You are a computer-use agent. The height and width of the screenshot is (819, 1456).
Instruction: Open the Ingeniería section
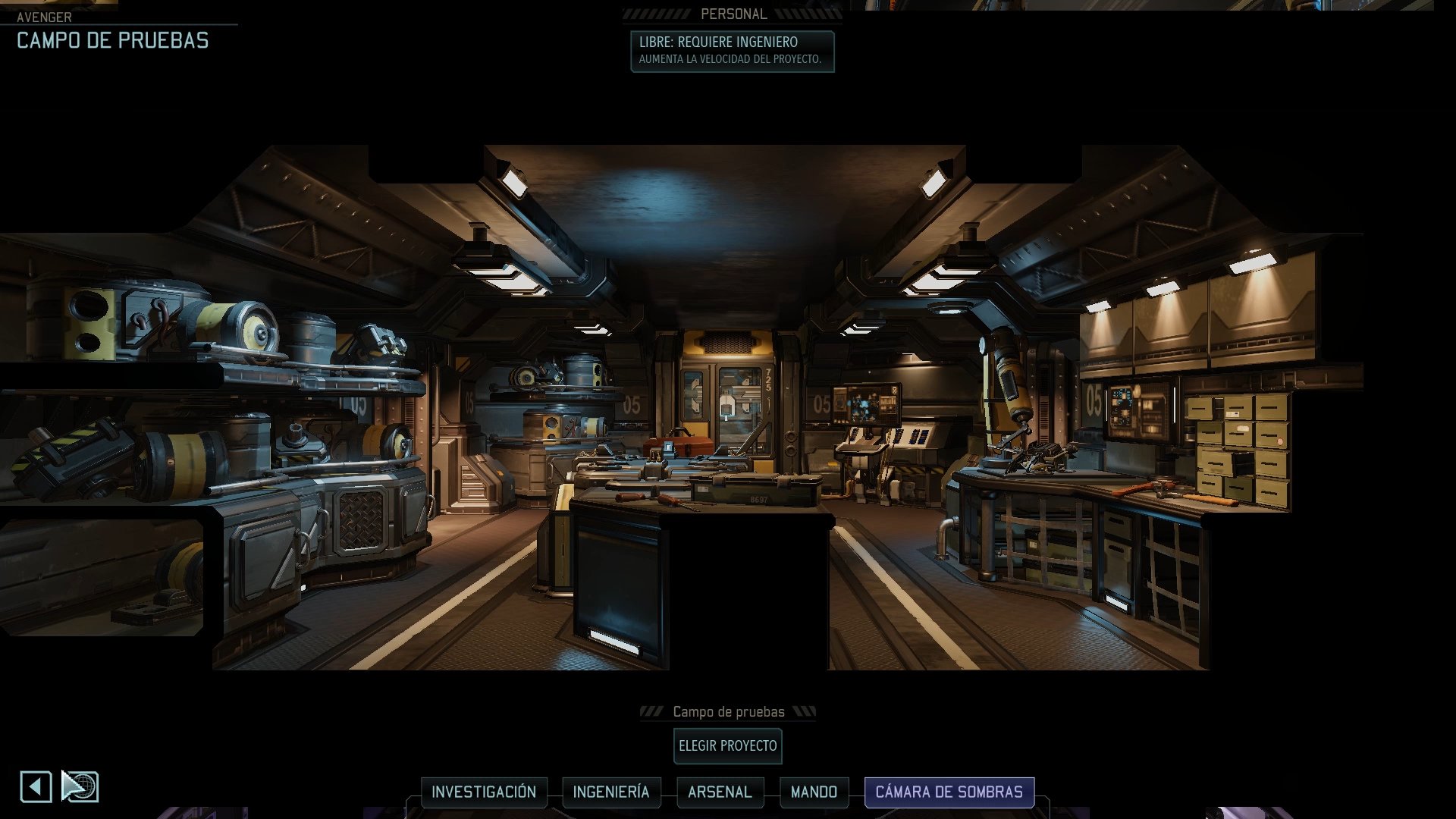point(610,792)
